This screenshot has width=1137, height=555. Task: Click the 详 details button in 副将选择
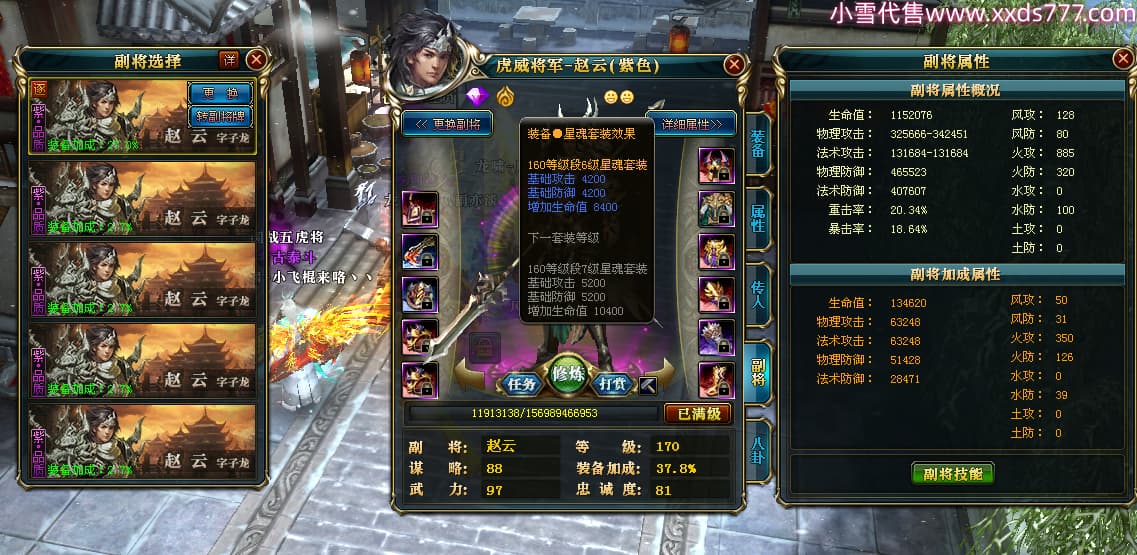click(x=229, y=60)
